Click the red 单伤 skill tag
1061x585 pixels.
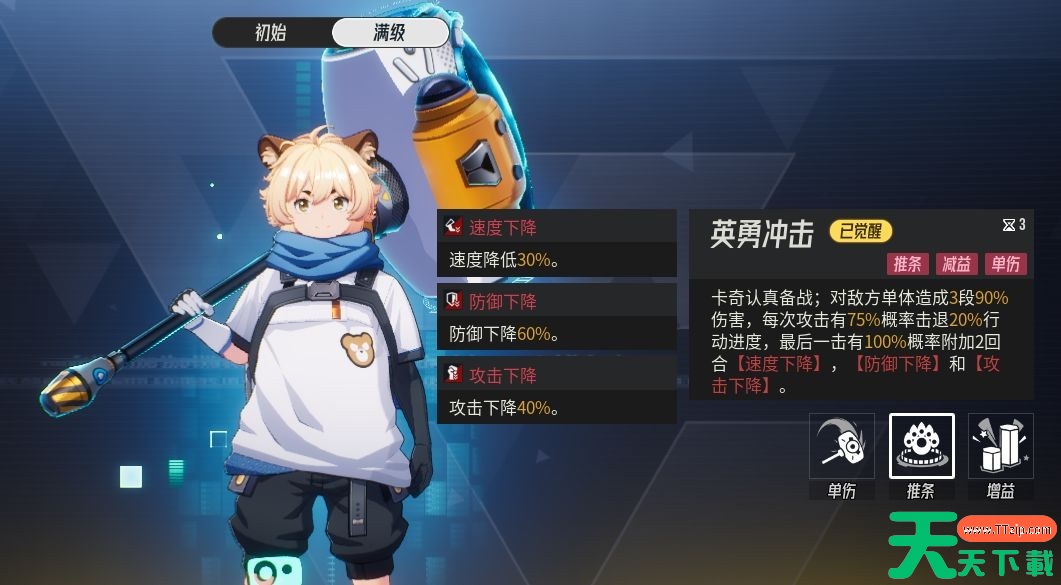tap(1005, 264)
